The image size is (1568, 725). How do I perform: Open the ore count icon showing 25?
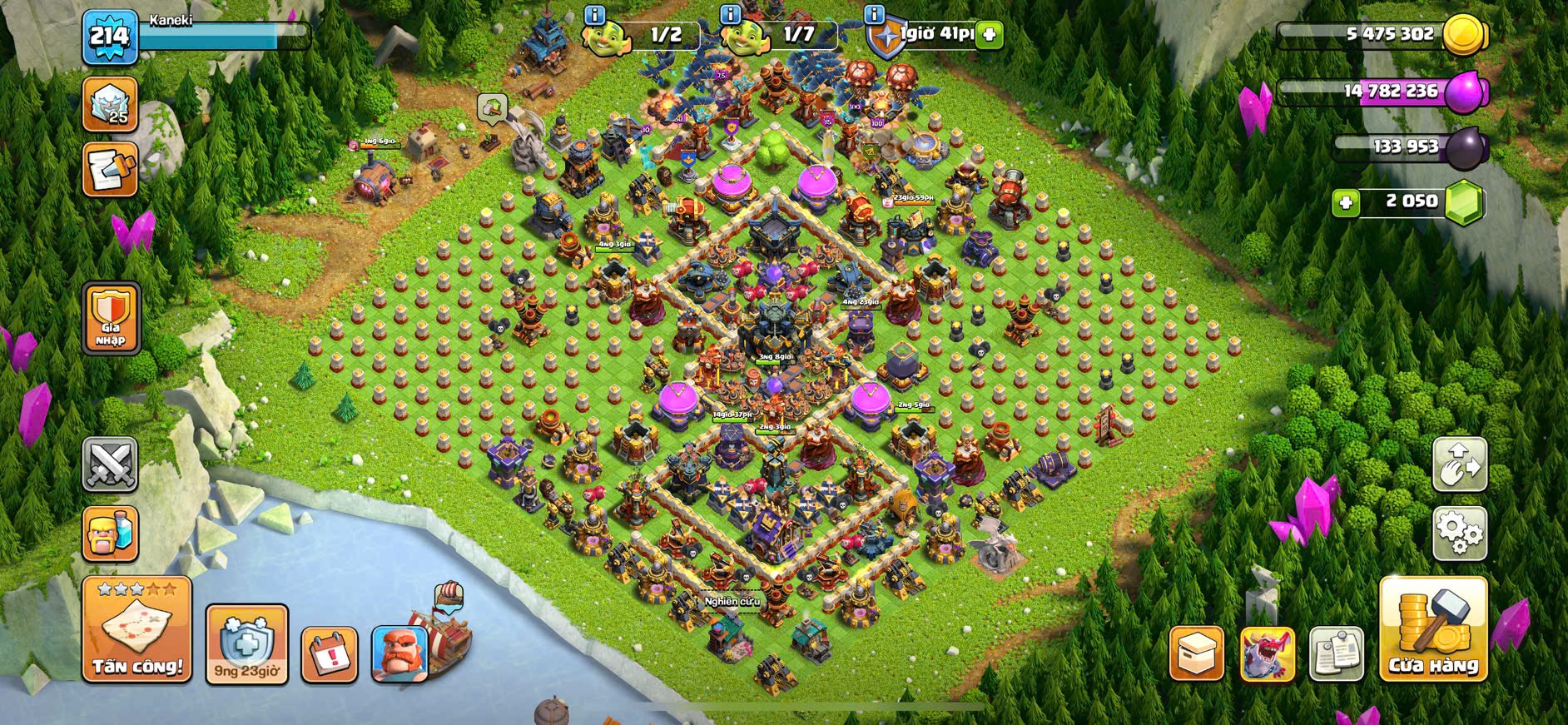pos(111,105)
